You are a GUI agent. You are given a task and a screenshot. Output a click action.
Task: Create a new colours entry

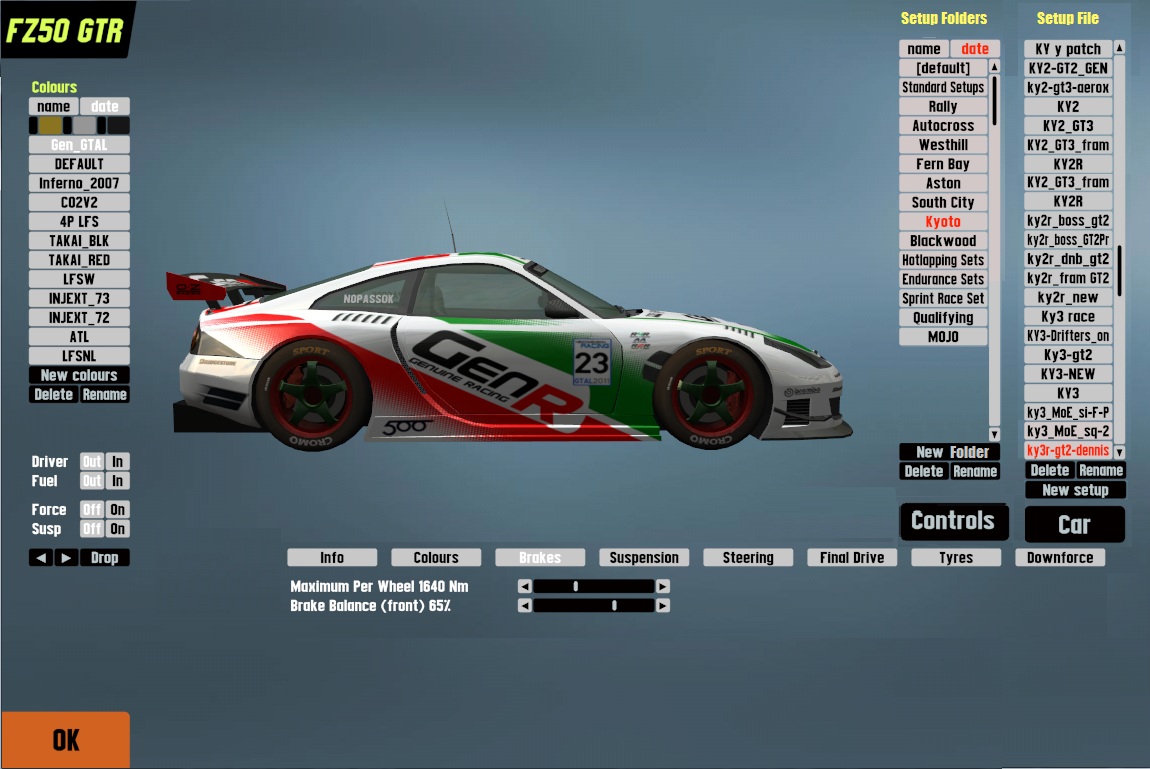tap(79, 375)
